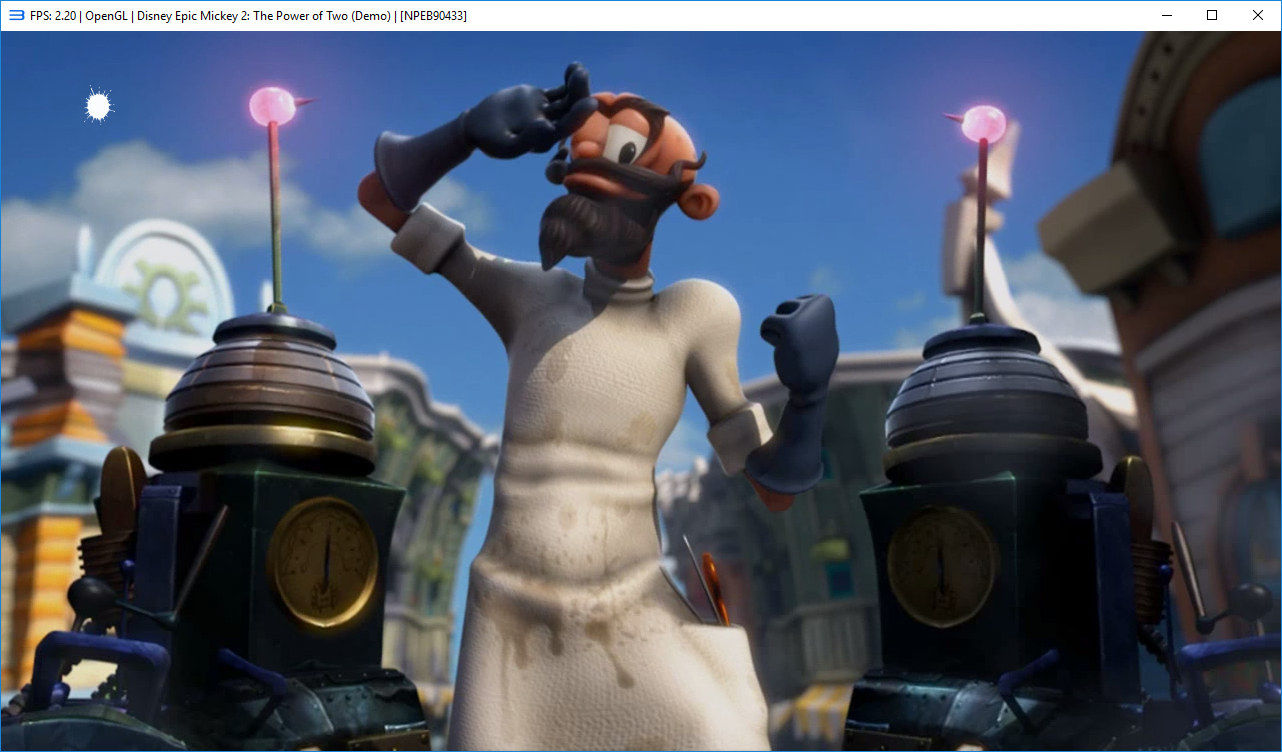Maximize the game window
The width and height of the screenshot is (1282, 752).
point(1211,15)
